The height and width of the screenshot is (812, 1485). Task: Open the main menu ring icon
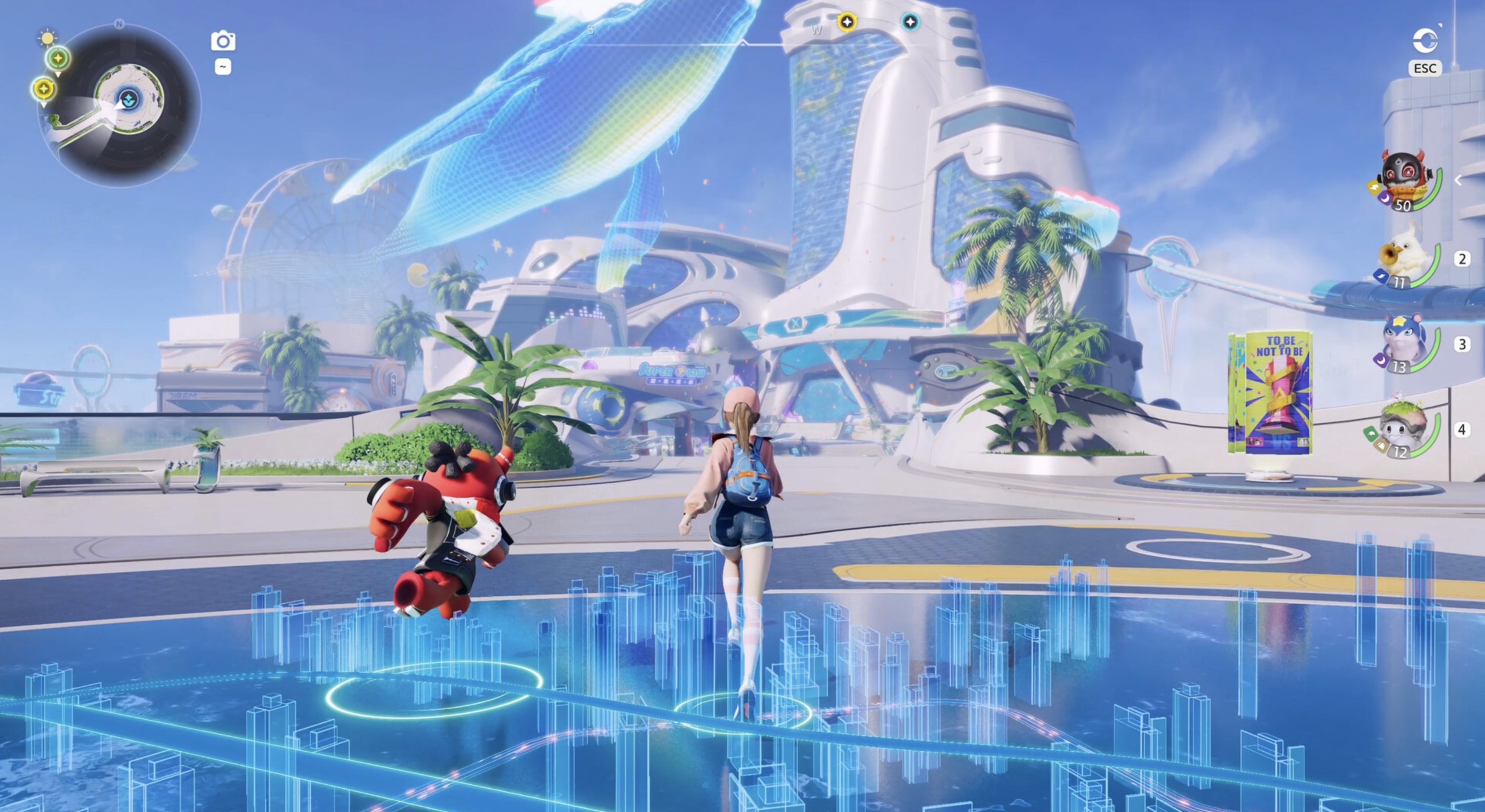coord(1425,41)
